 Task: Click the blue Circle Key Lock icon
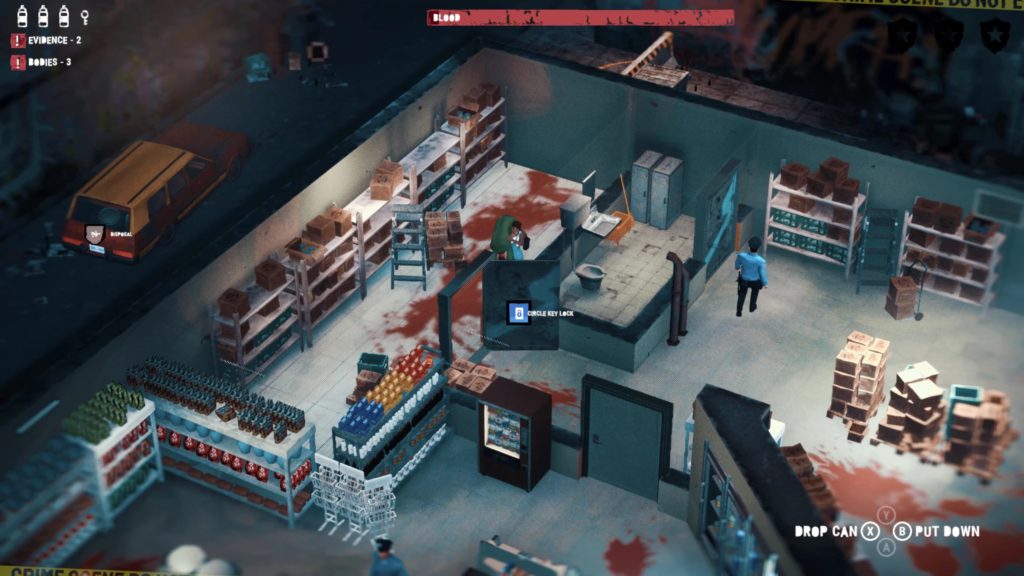click(x=518, y=313)
